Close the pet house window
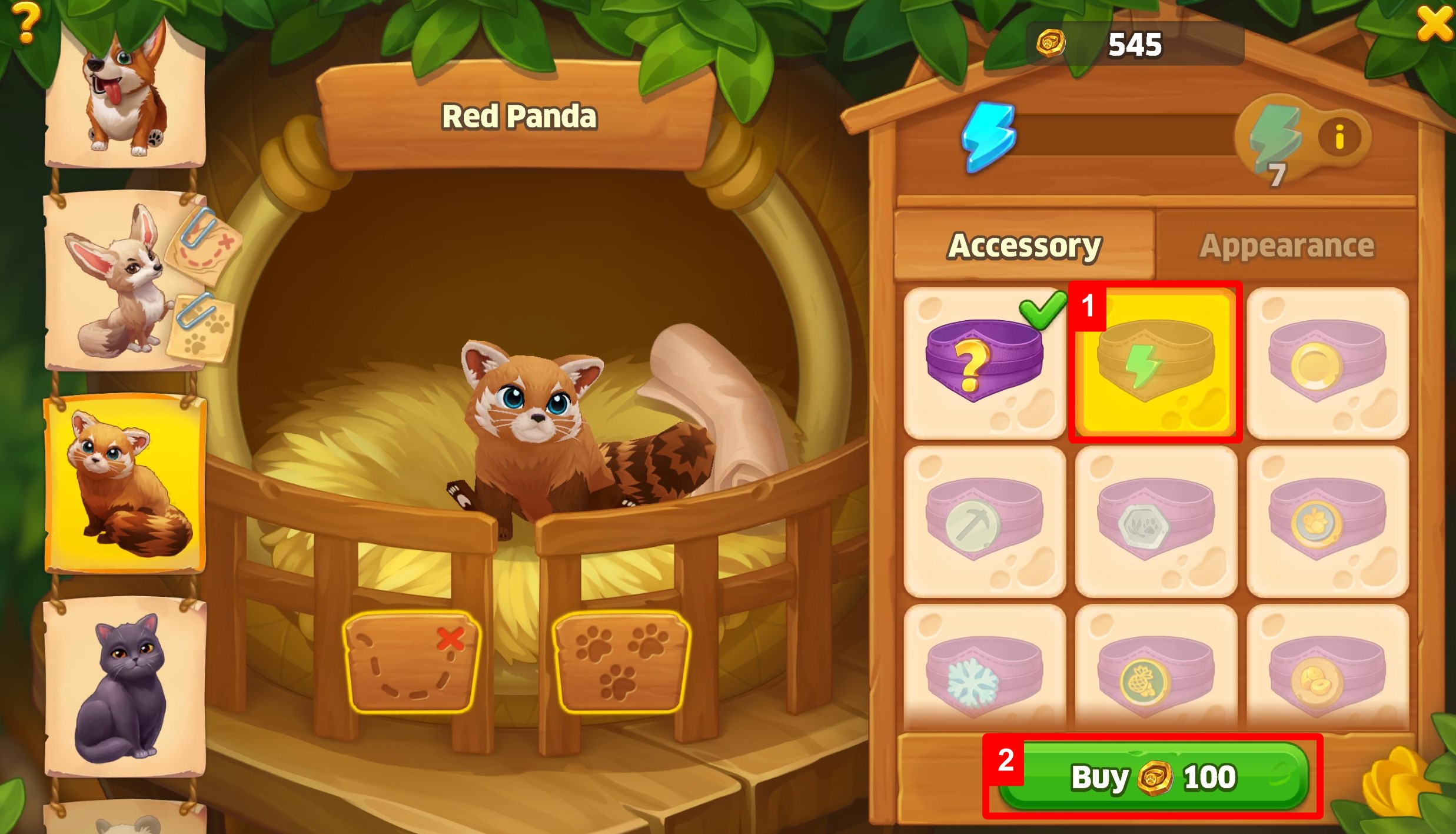Viewport: 1456px width, 834px height. click(1434, 24)
